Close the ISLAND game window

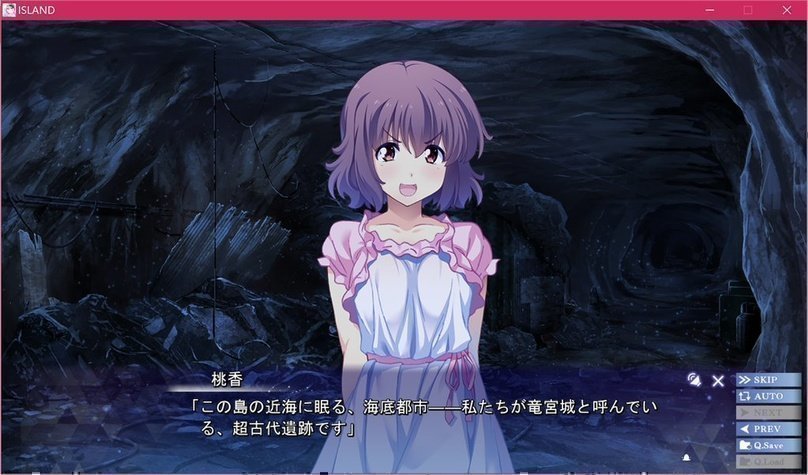point(785,10)
